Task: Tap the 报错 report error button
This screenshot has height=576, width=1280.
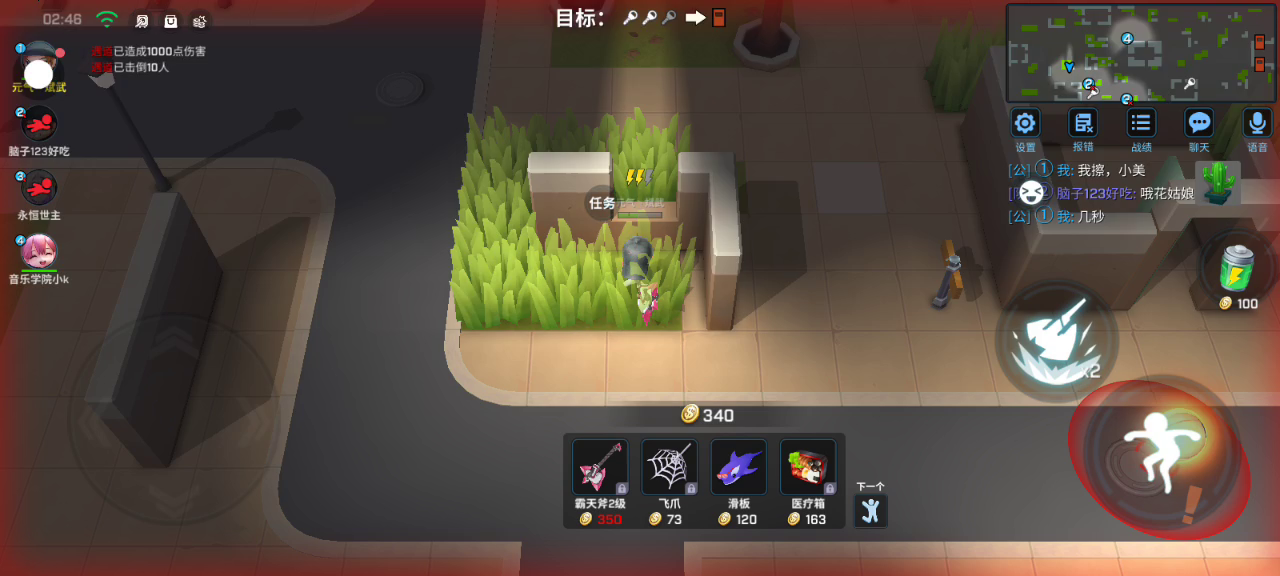Action: pyautogui.click(x=1082, y=124)
